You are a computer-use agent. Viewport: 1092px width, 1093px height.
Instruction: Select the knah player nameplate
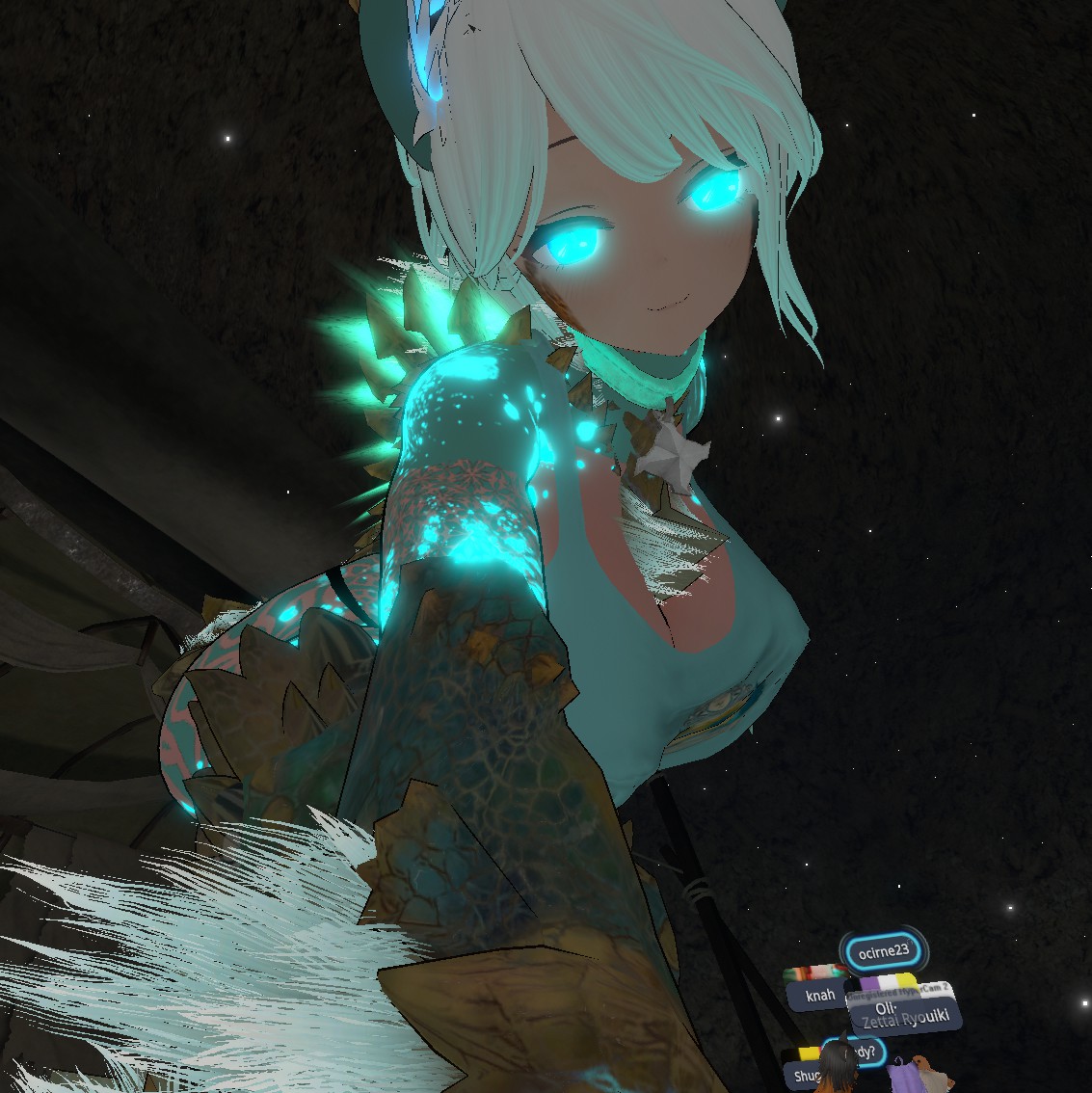pyautogui.click(x=814, y=995)
